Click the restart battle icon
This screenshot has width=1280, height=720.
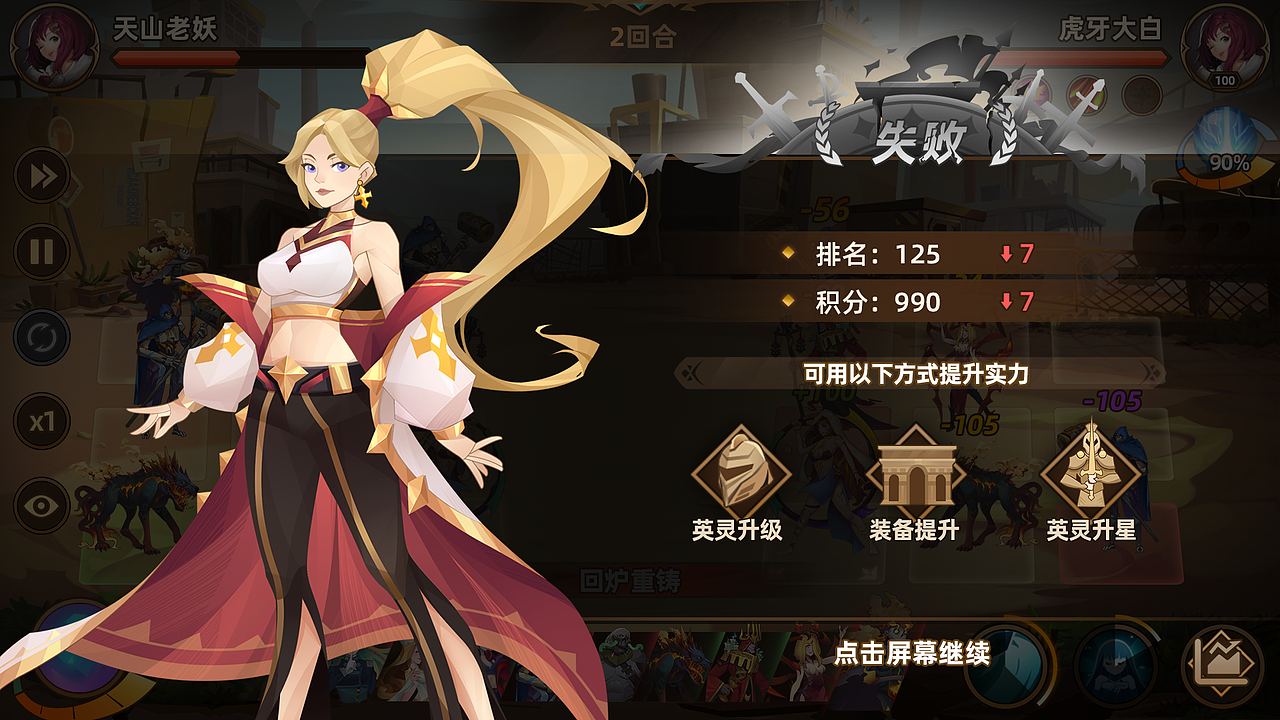pyautogui.click(x=42, y=337)
